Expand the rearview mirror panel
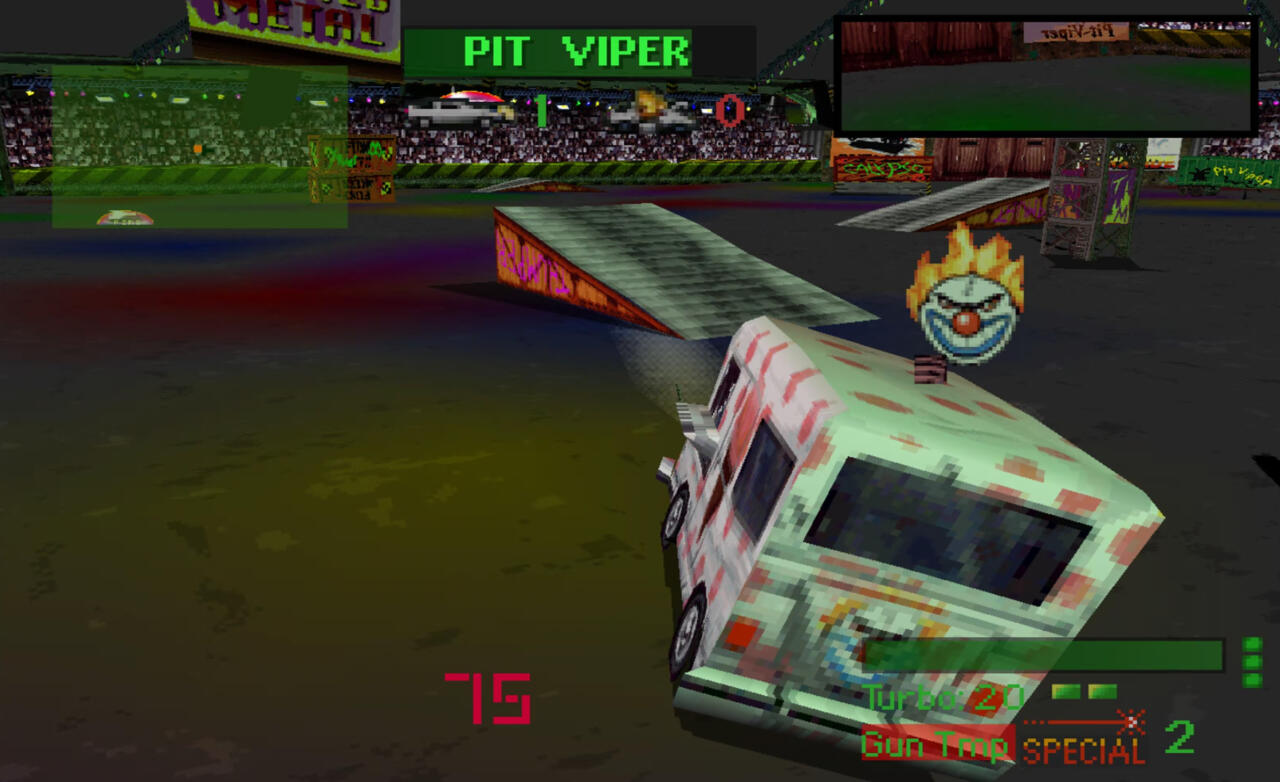The width and height of the screenshot is (1280, 782). click(x=1045, y=75)
